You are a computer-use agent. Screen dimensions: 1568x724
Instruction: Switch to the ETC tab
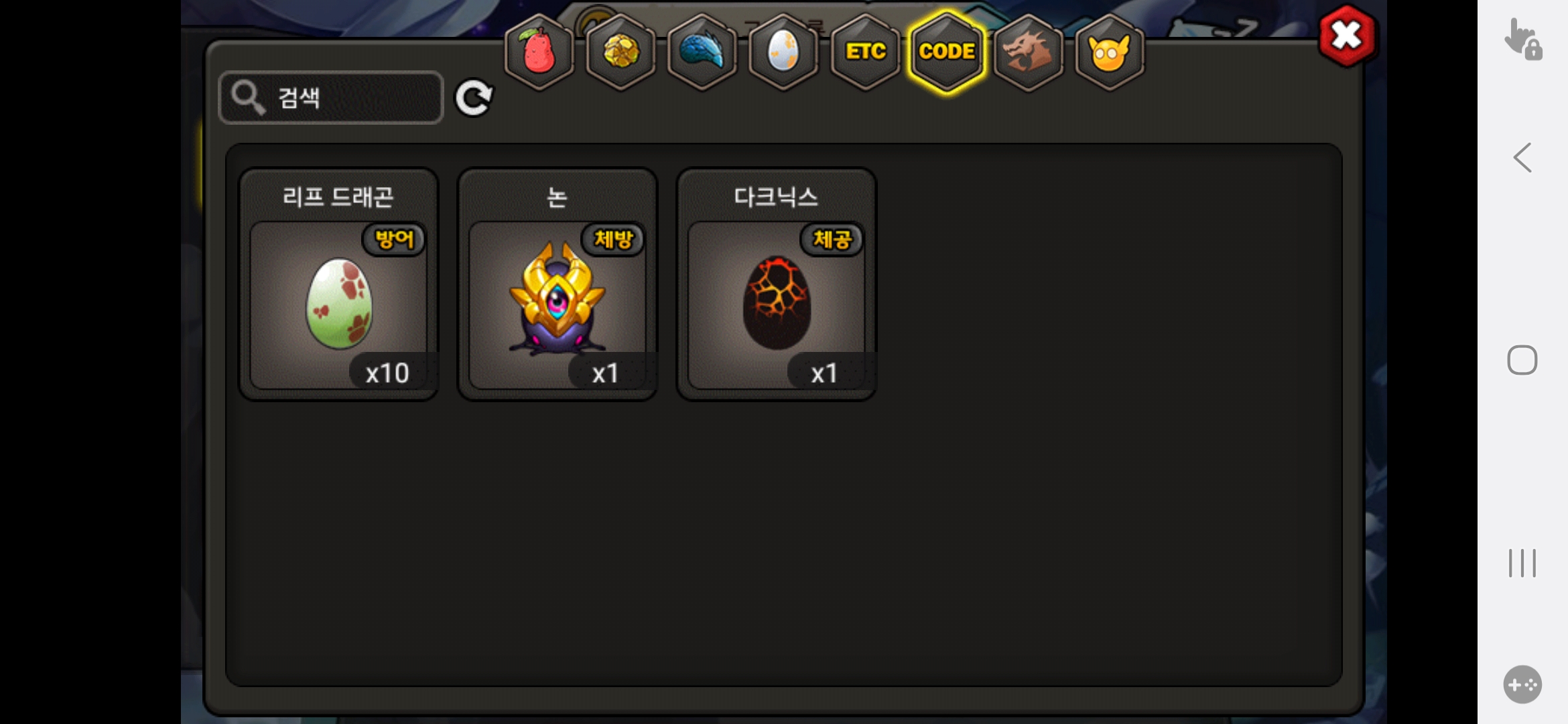pyautogui.click(x=865, y=52)
